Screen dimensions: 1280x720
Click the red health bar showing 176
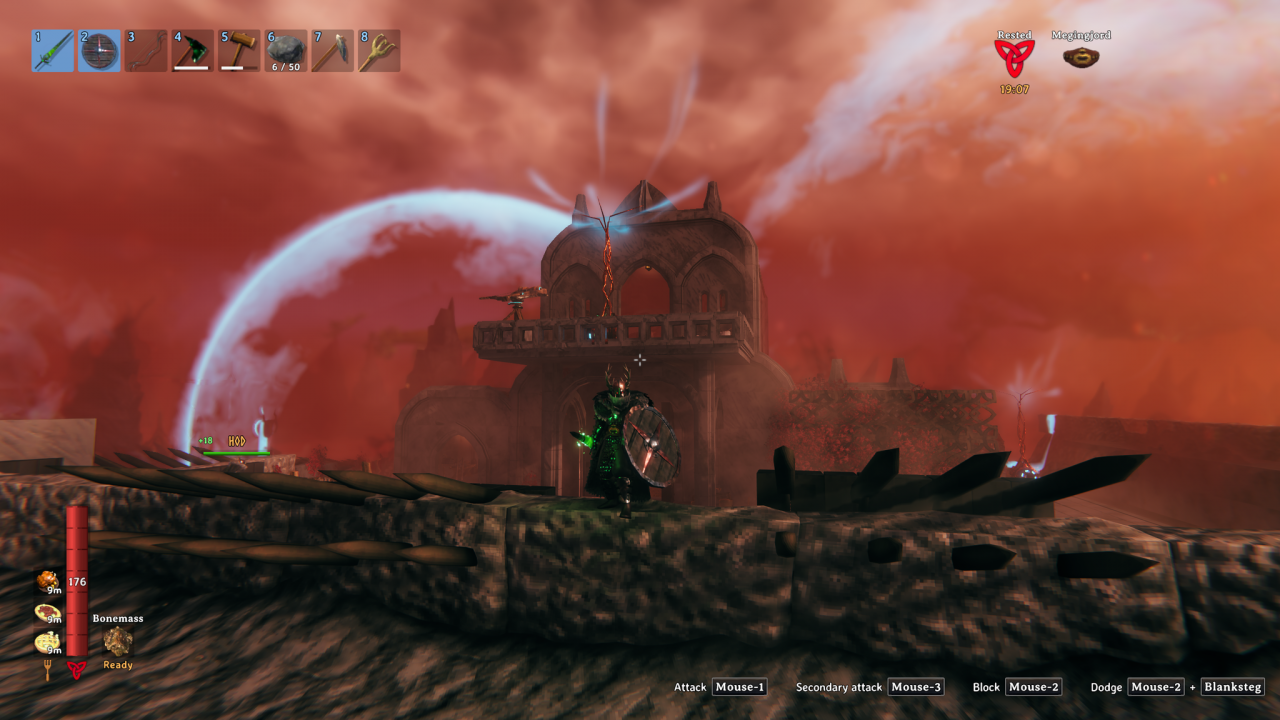pyautogui.click(x=77, y=580)
